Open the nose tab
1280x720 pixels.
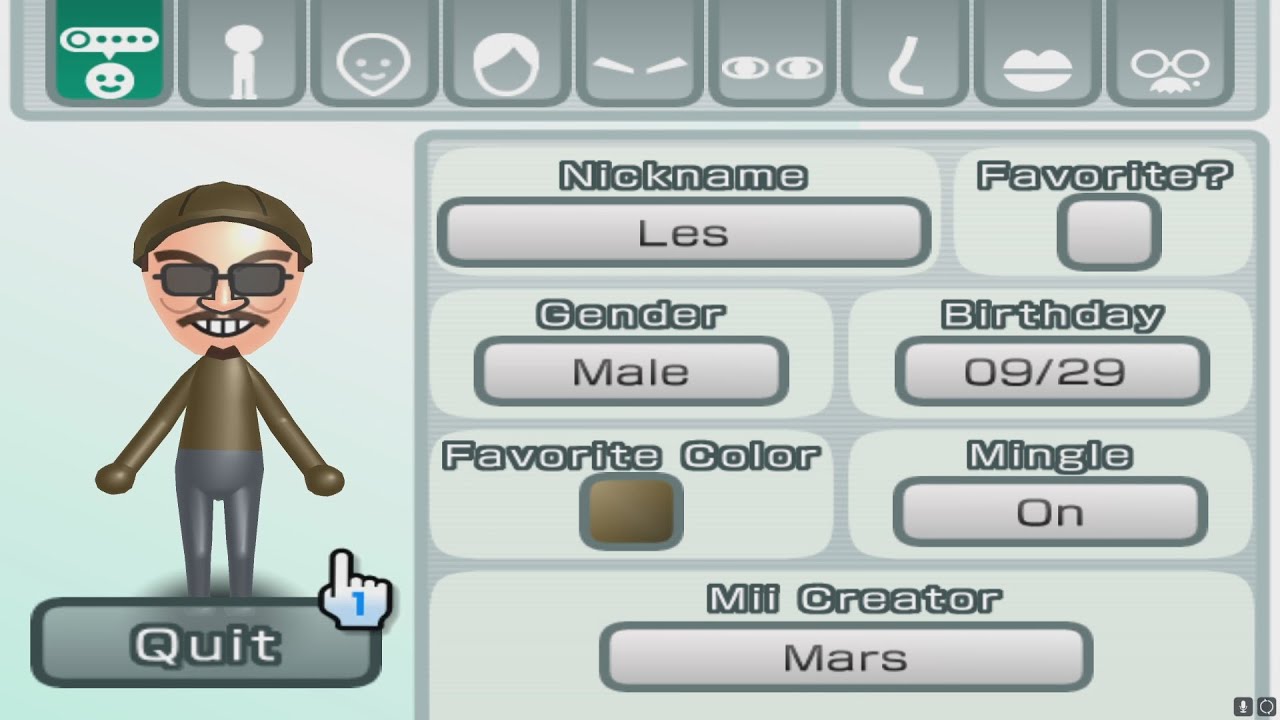pyautogui.click(x=905, y=53)
